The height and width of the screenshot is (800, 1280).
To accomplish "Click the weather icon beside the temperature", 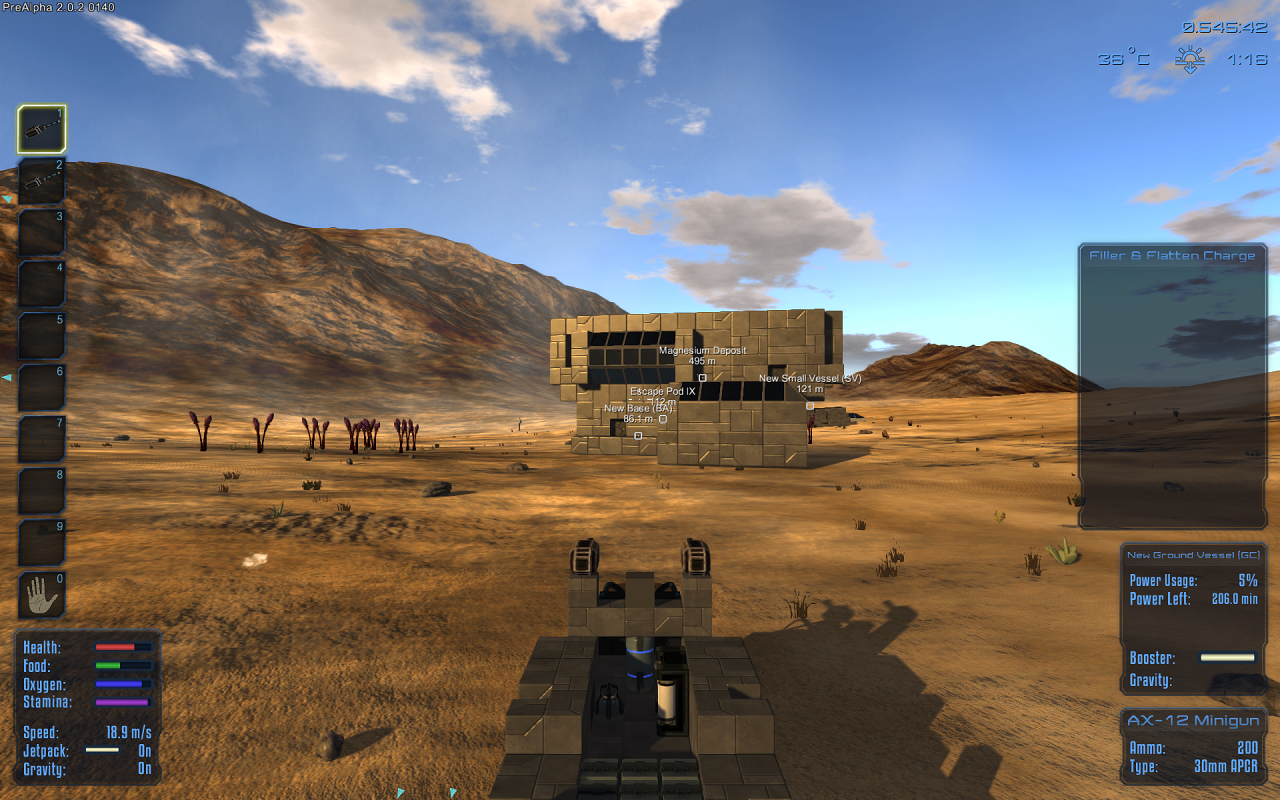I will point(1189,60).
